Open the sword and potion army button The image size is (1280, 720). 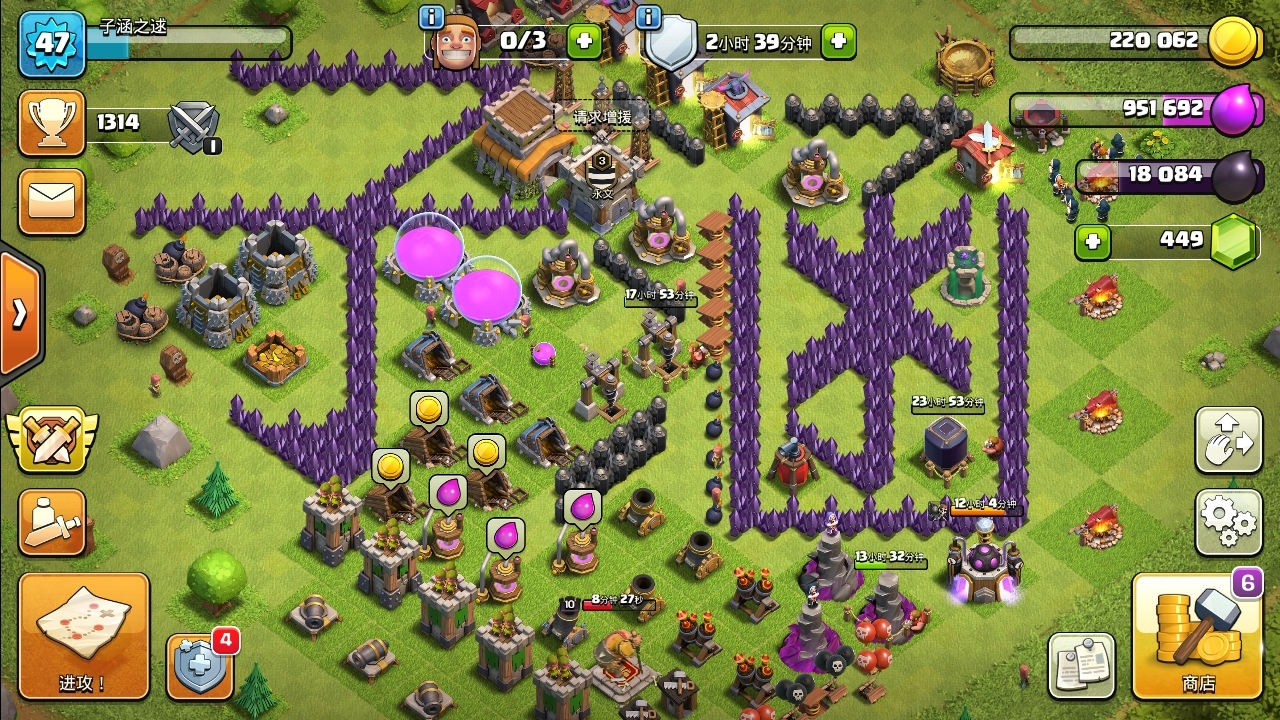coord(51,521)
